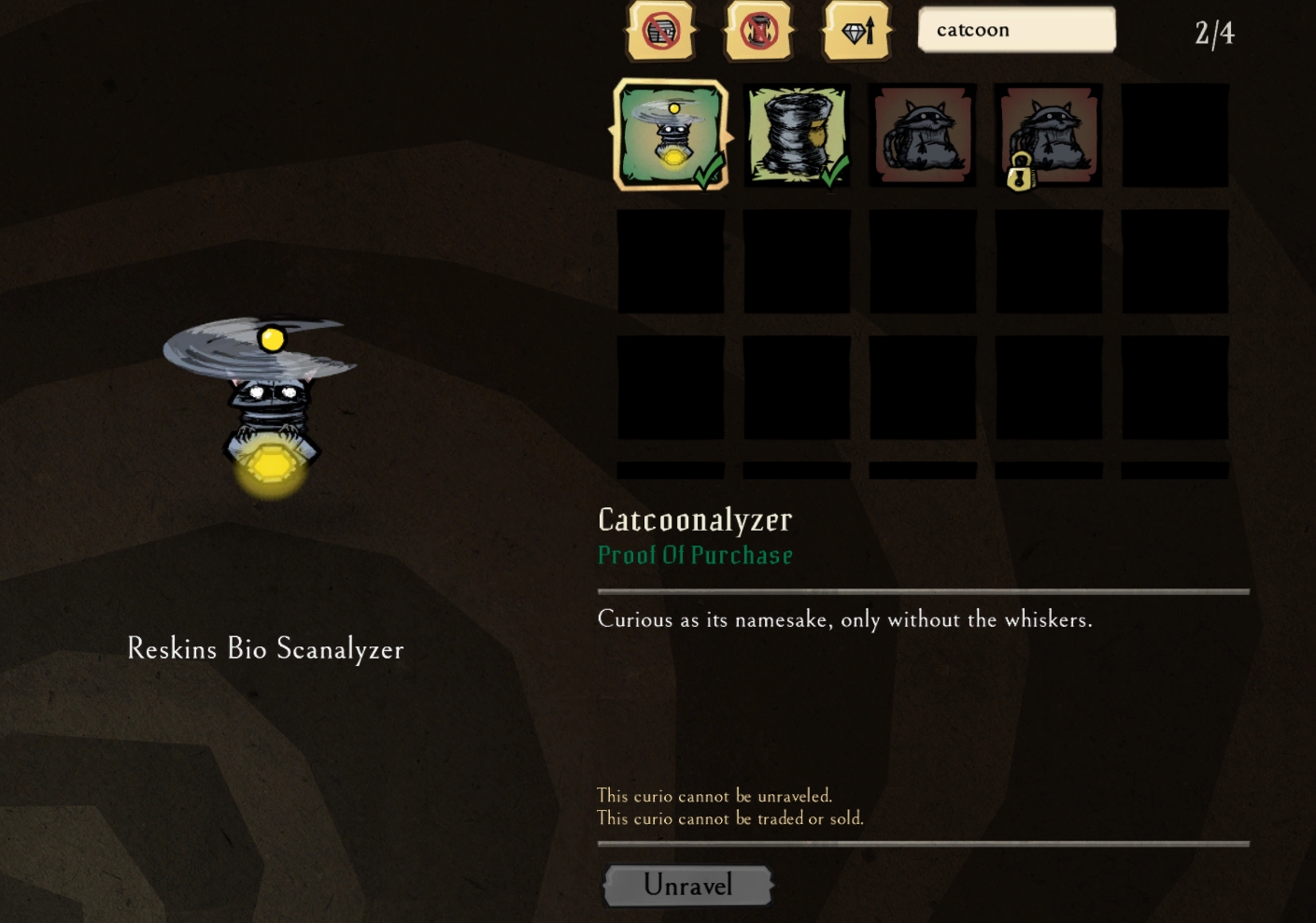Select the owned catcoon stump skin
The height and width of the screenshot is (923, 1316).
(x=797, y=135)
